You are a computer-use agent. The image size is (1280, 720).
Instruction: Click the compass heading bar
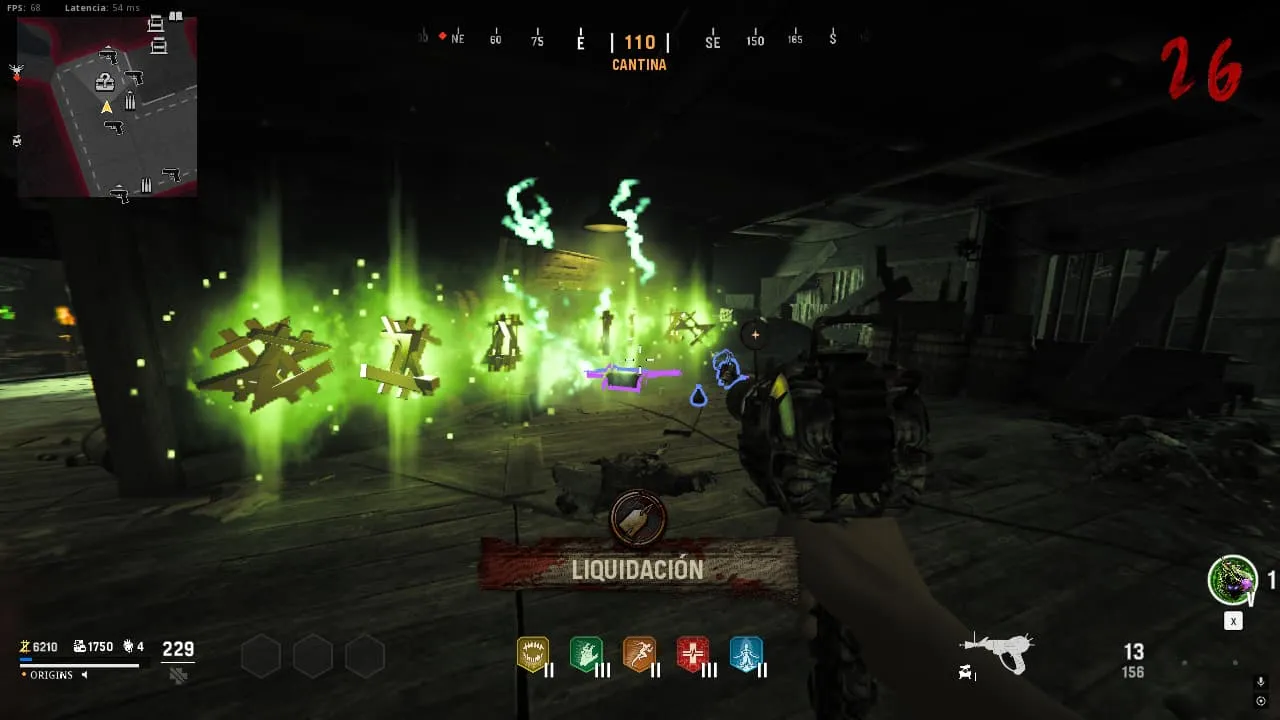coord(640,42)
